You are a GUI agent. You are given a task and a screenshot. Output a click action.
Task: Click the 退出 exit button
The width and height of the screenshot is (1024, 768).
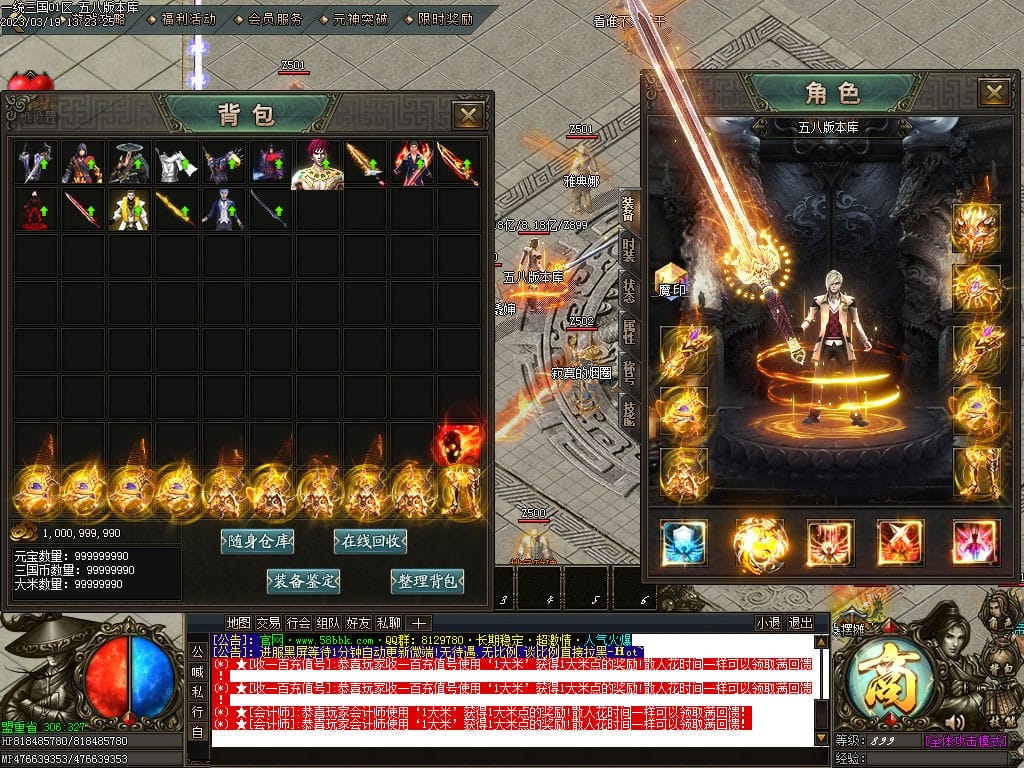[800, 623]
